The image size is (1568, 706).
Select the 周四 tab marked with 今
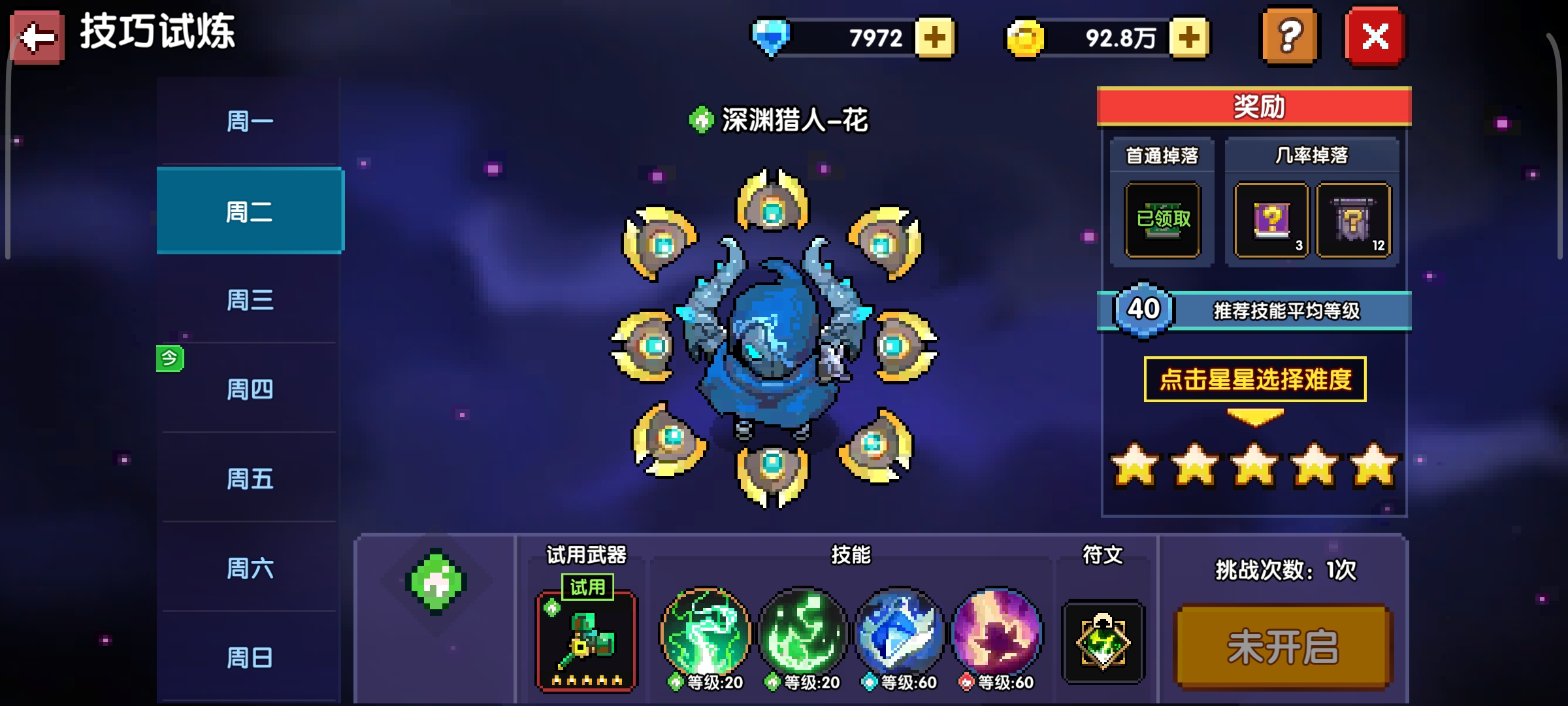click(250, 389)
